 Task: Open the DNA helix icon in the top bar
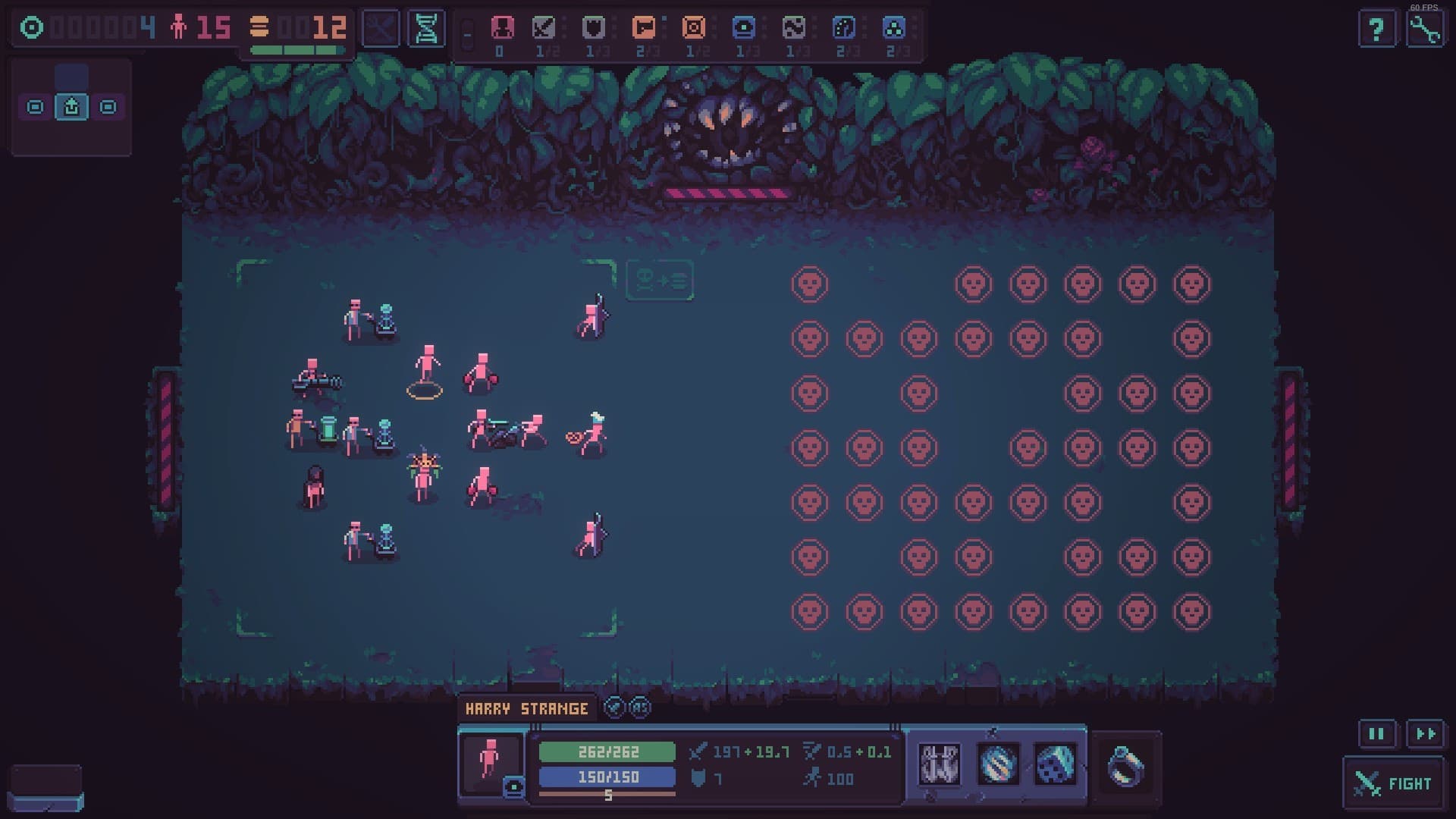click(425, 27)
